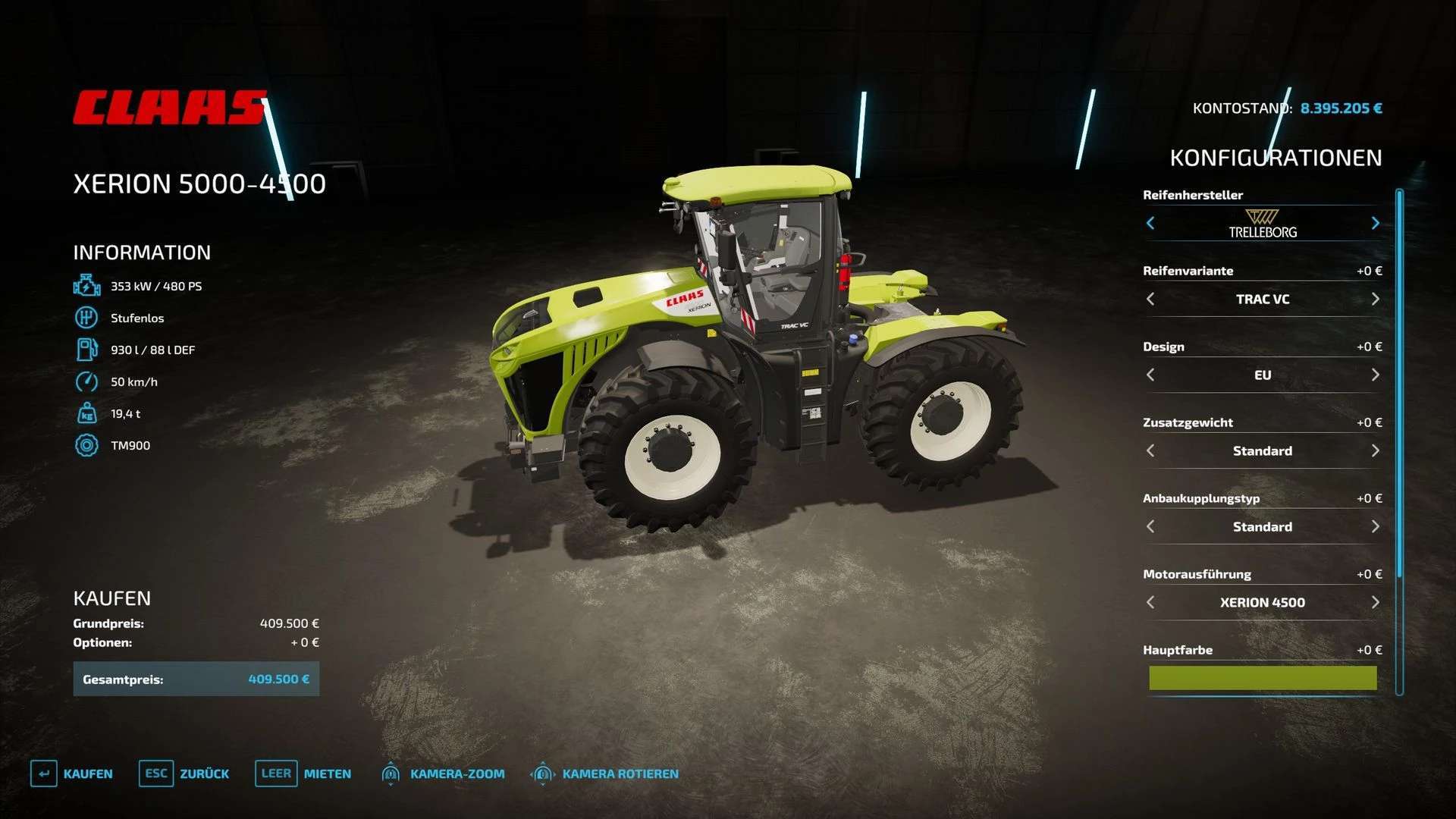Pick previous Motorausführung before XERION 4500

pos(1150,602)
